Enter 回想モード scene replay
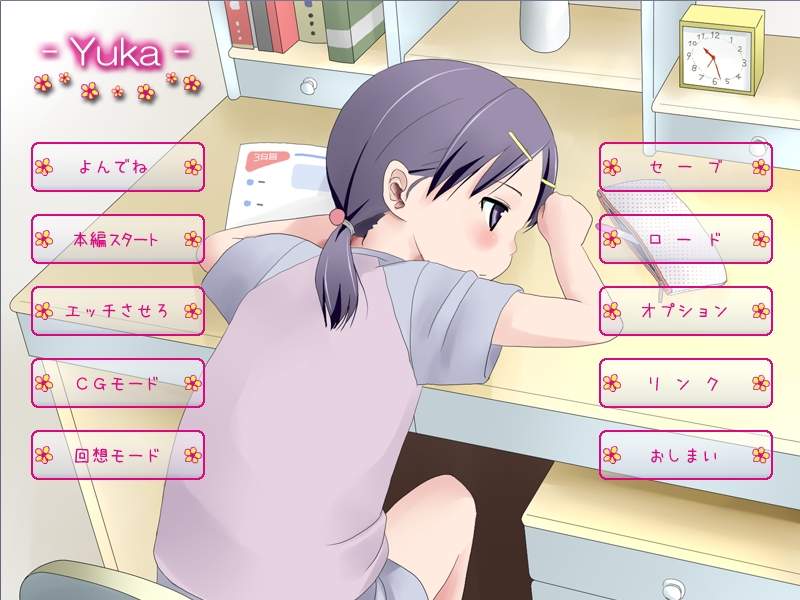 click(117, 455)
